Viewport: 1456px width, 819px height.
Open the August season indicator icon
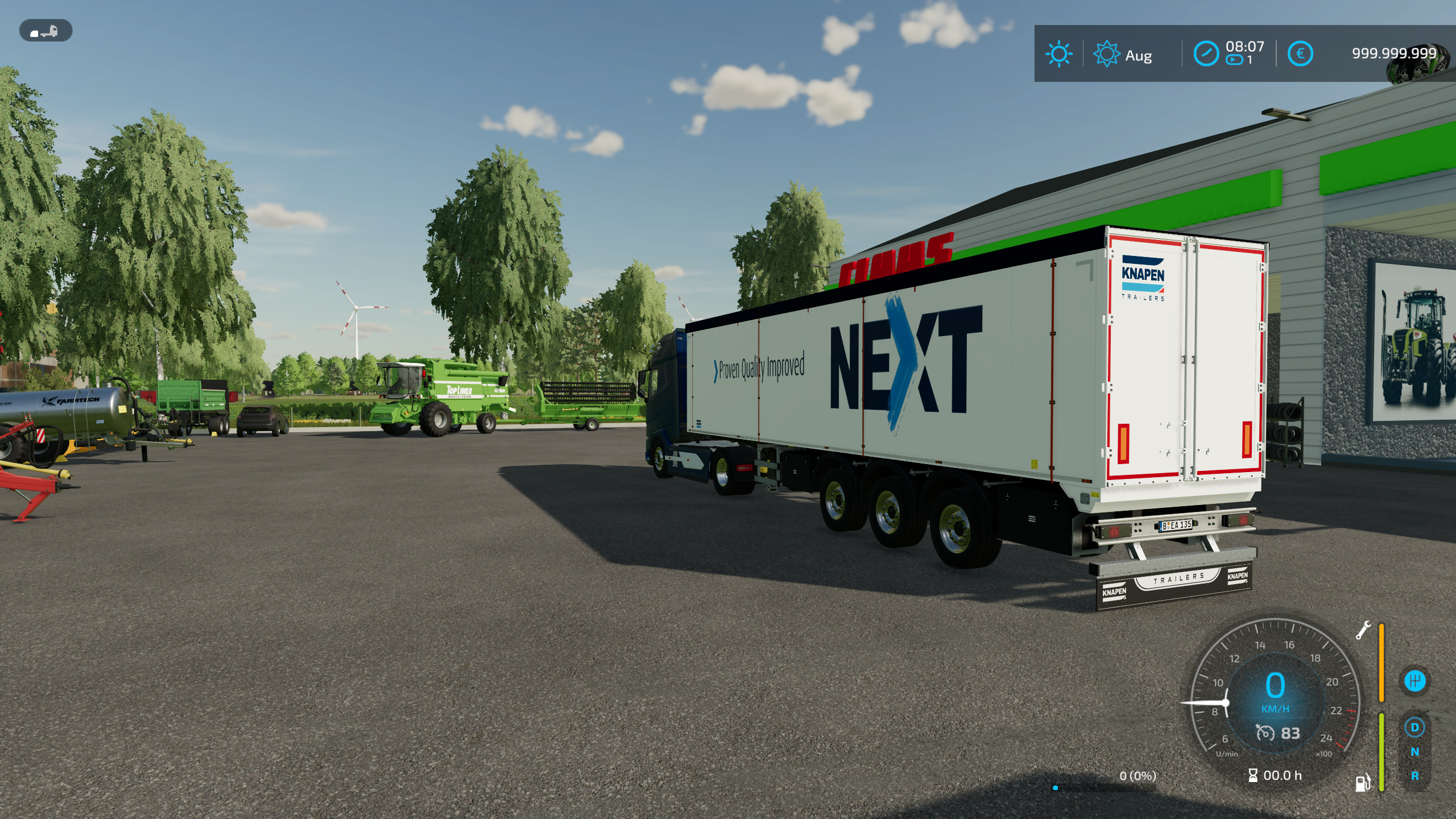1106,55
